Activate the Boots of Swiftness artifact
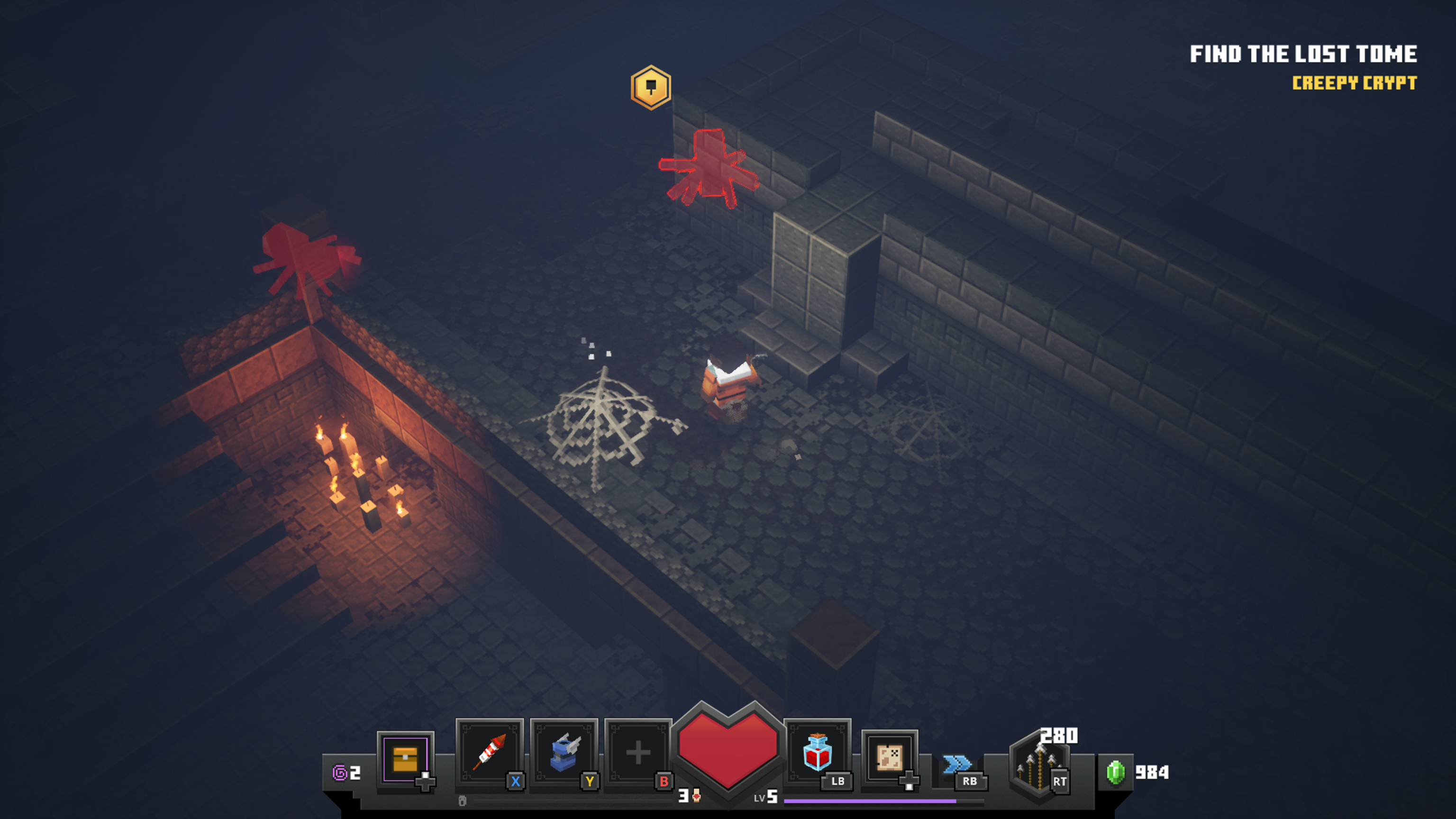 coord(564,753)
